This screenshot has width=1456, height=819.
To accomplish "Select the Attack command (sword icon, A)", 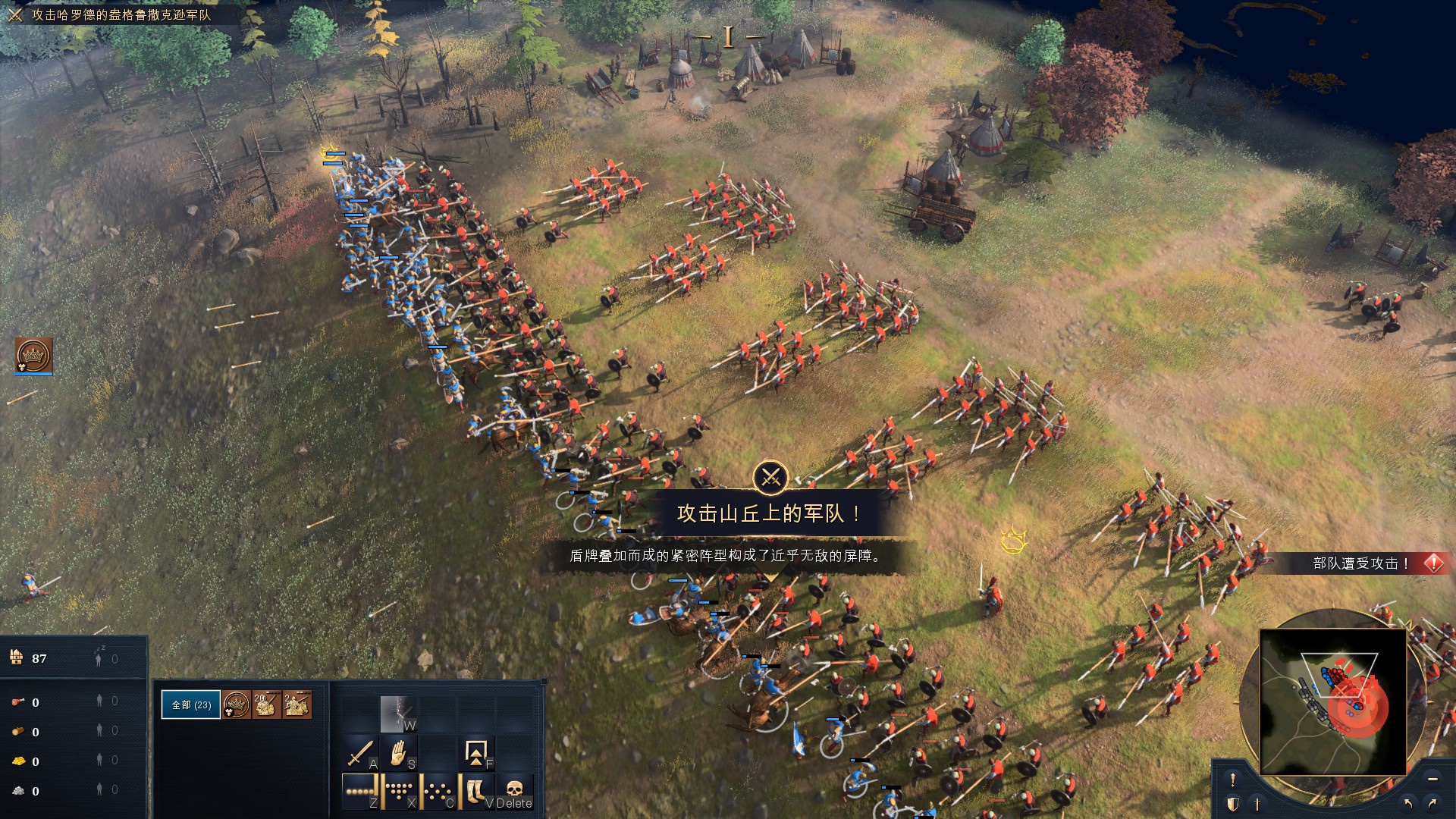I will [360, 753].
